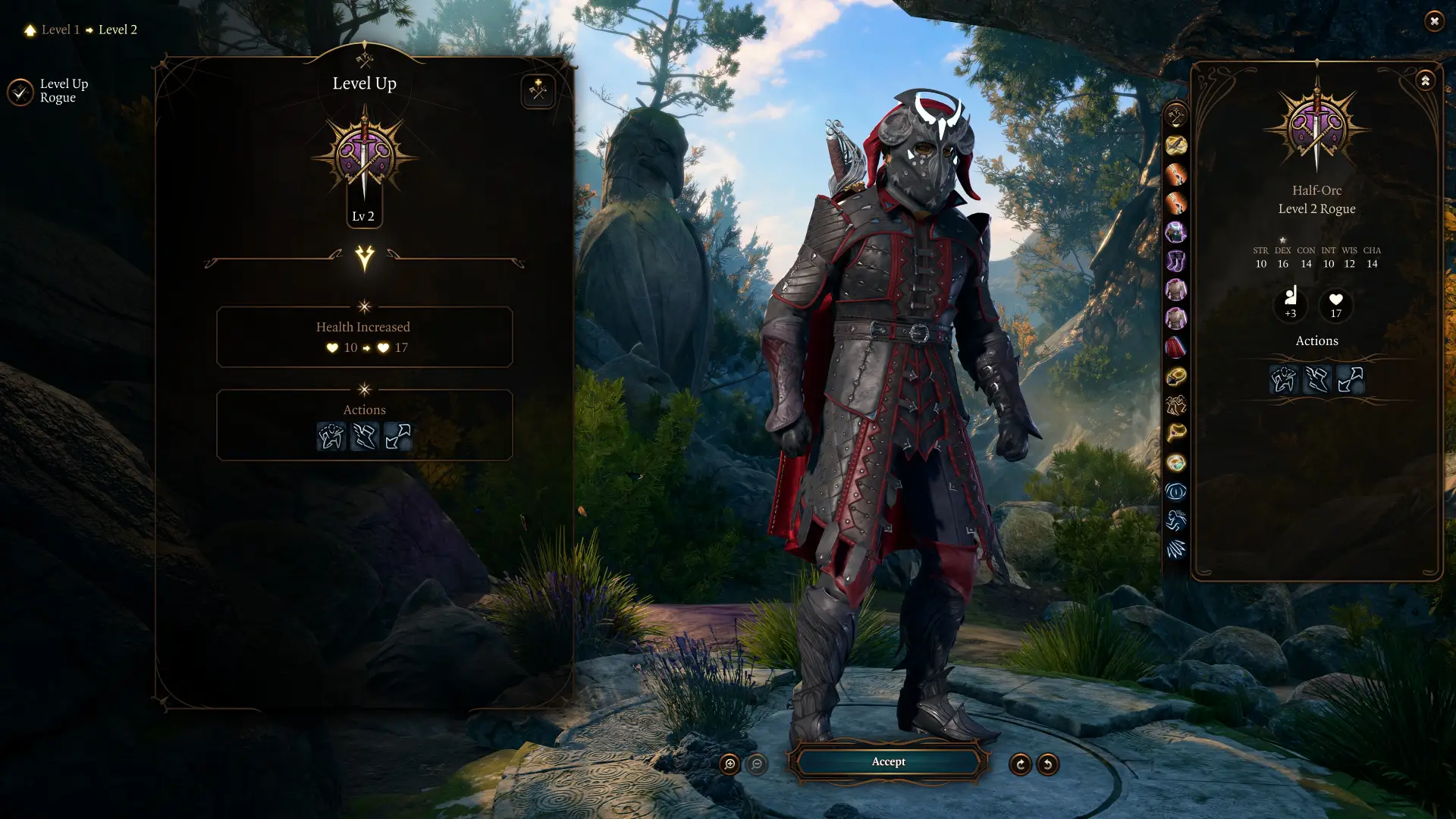The image size is (1456, 819).
Task: Accept the level up
Action: click(x=888, y=761)
